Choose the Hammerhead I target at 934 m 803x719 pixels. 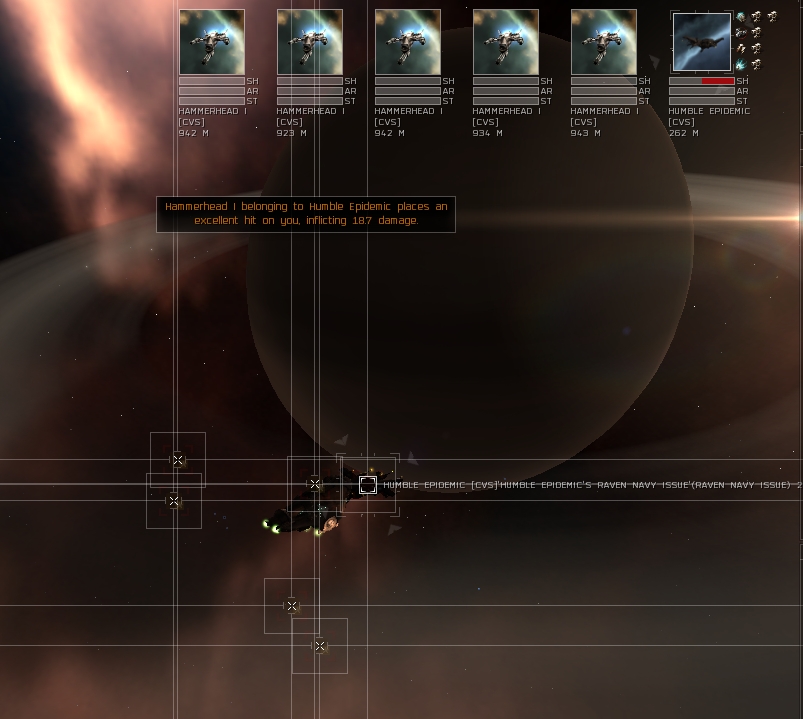click(506, 42)
